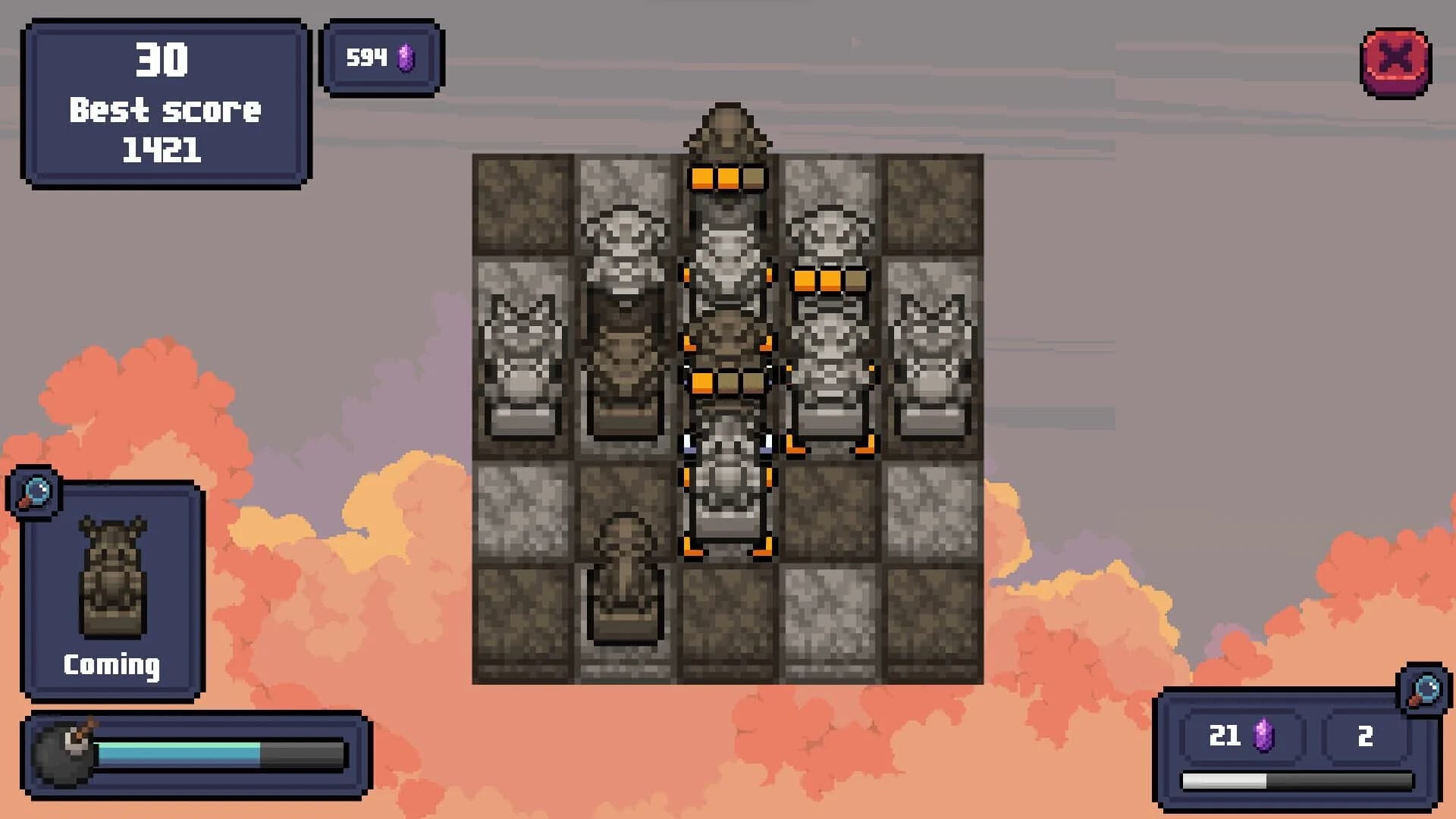
Task: Select the magnifier icon above the Coming panel
Action: coord(34,493)
